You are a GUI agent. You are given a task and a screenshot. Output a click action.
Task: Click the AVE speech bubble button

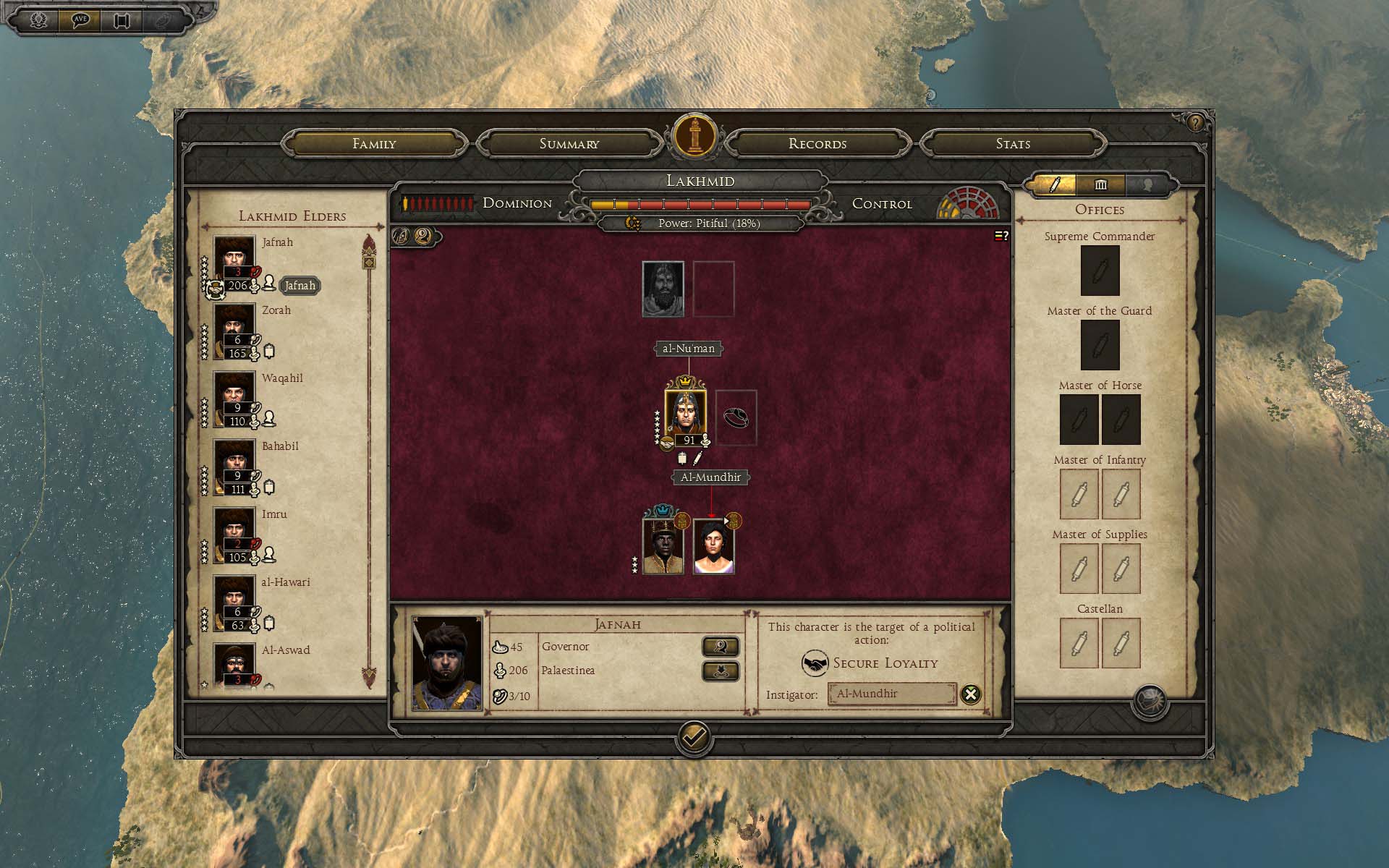point(80,20)
